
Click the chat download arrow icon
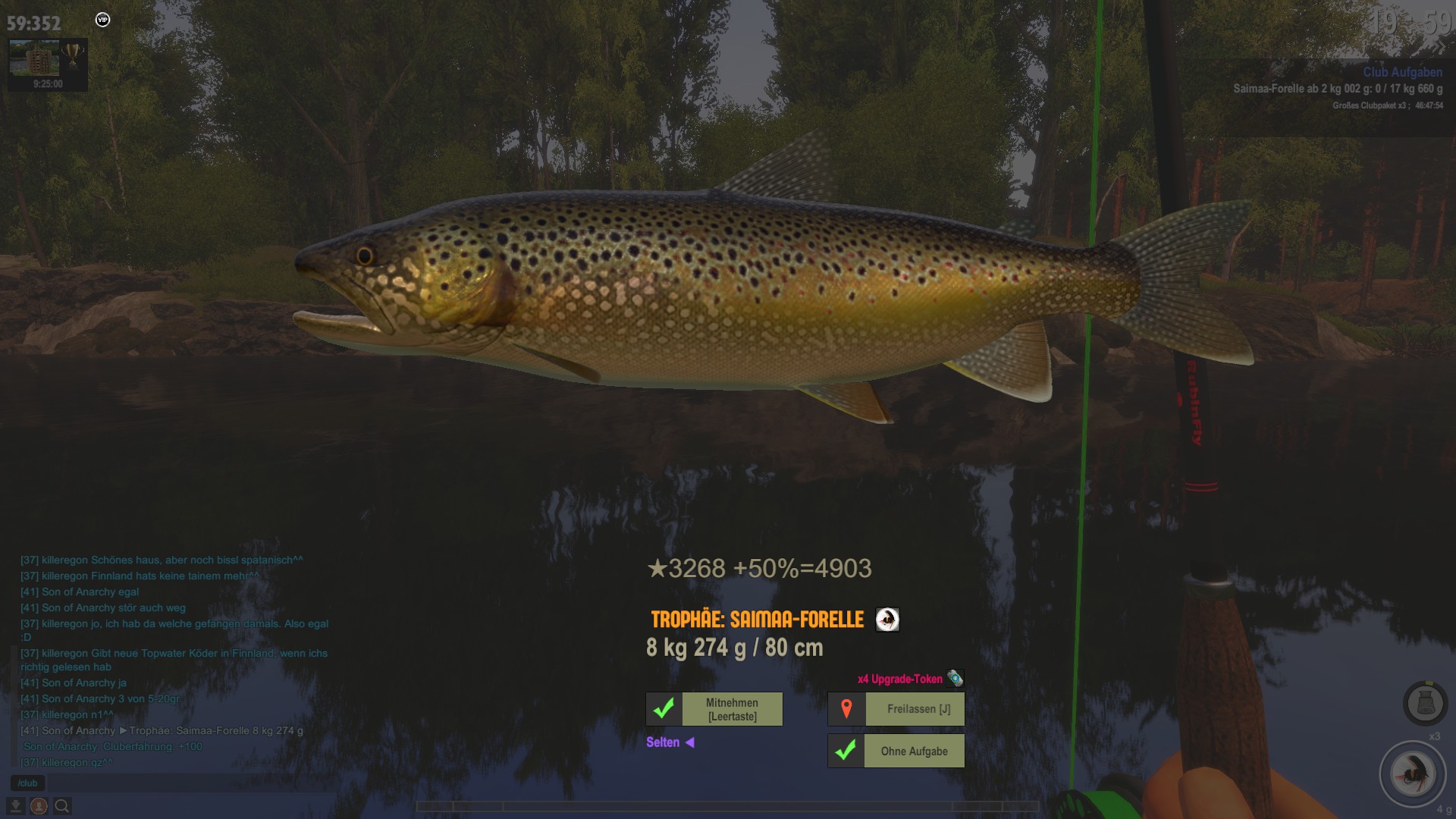[x=16, y=806]
